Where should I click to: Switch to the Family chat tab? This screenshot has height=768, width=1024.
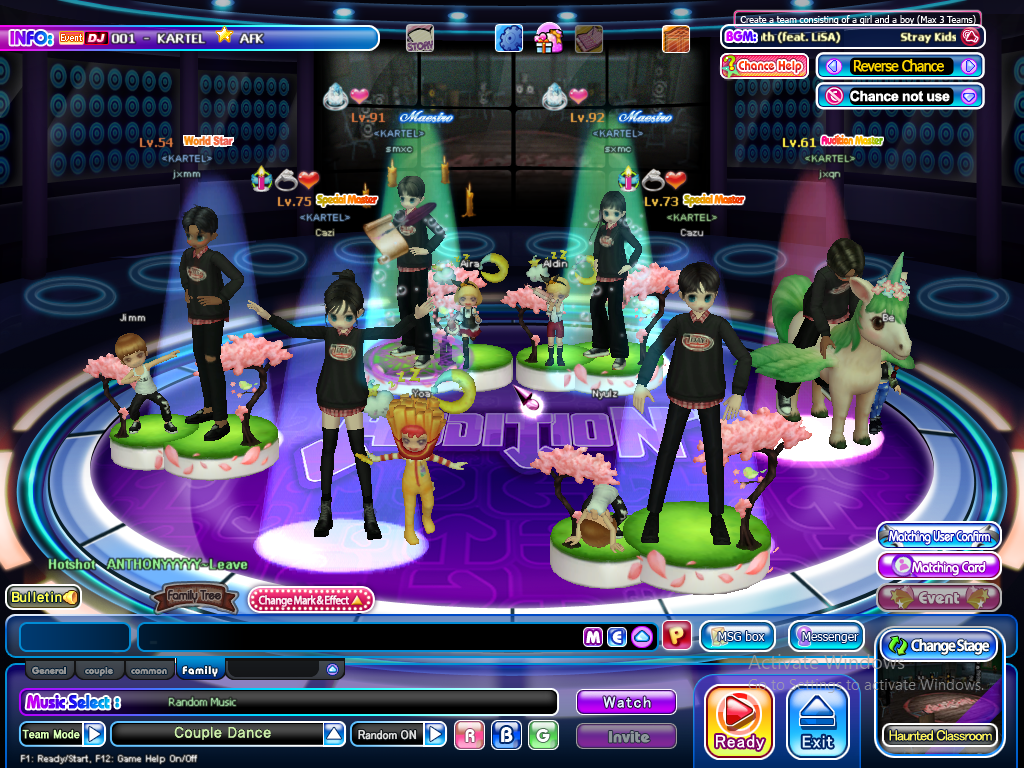click(x=200, y=671)
